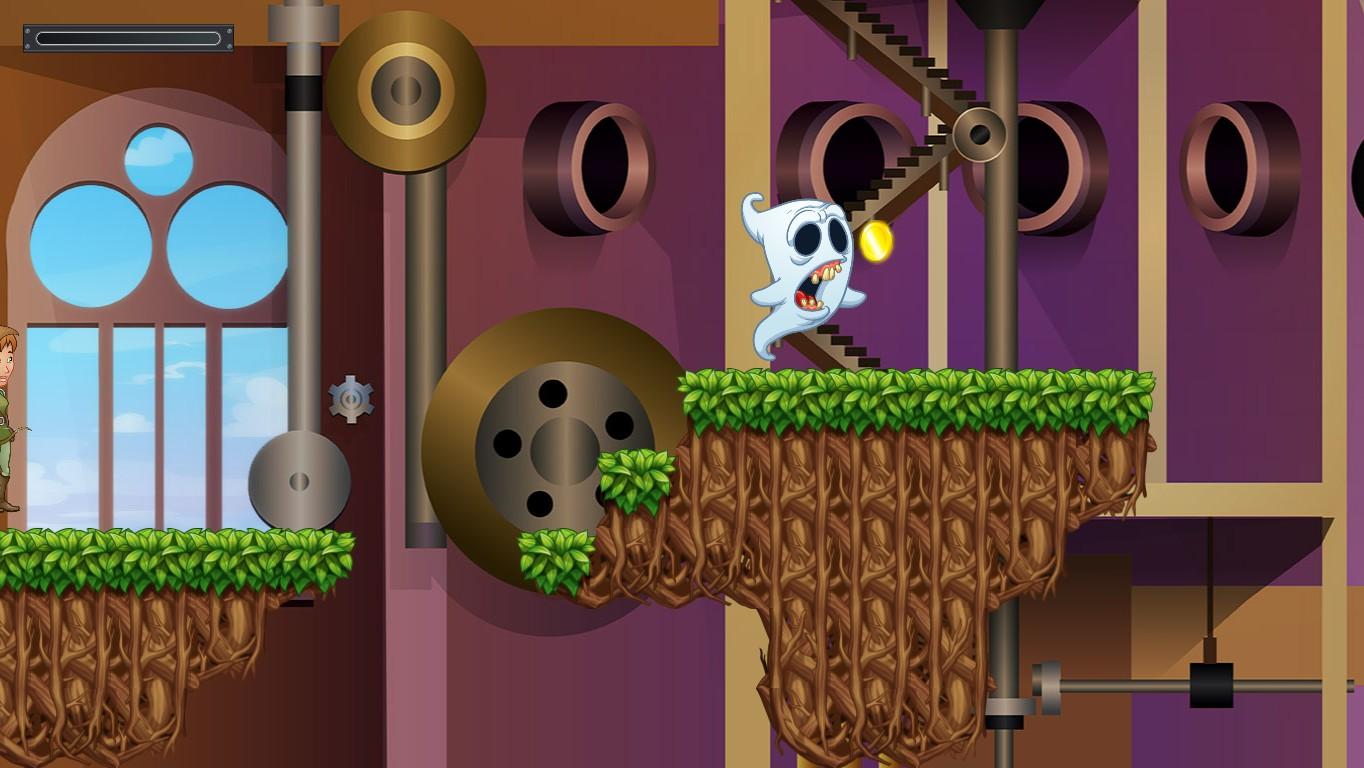Click the small gear on the left pole

coord(350,400)
